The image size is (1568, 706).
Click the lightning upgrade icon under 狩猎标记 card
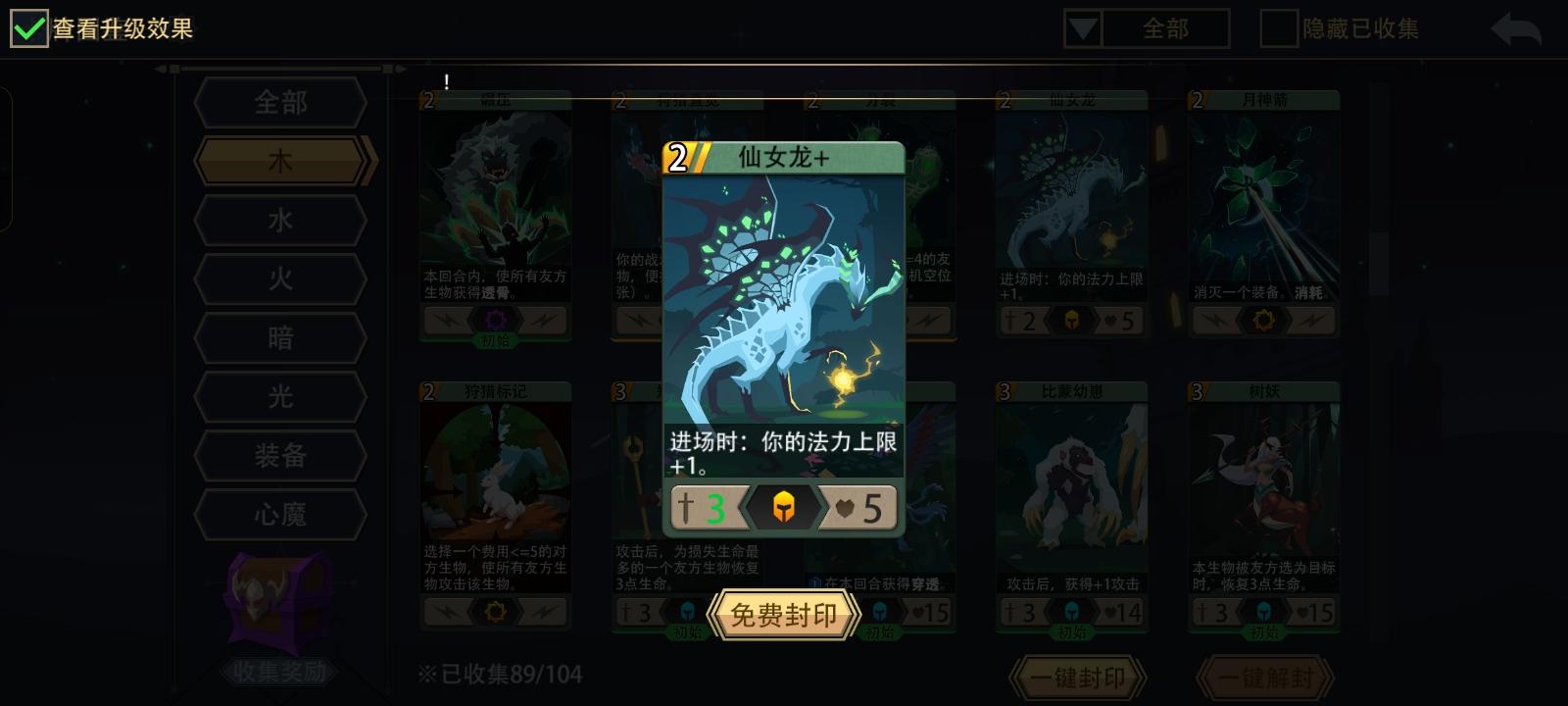[x=450, y=612]
